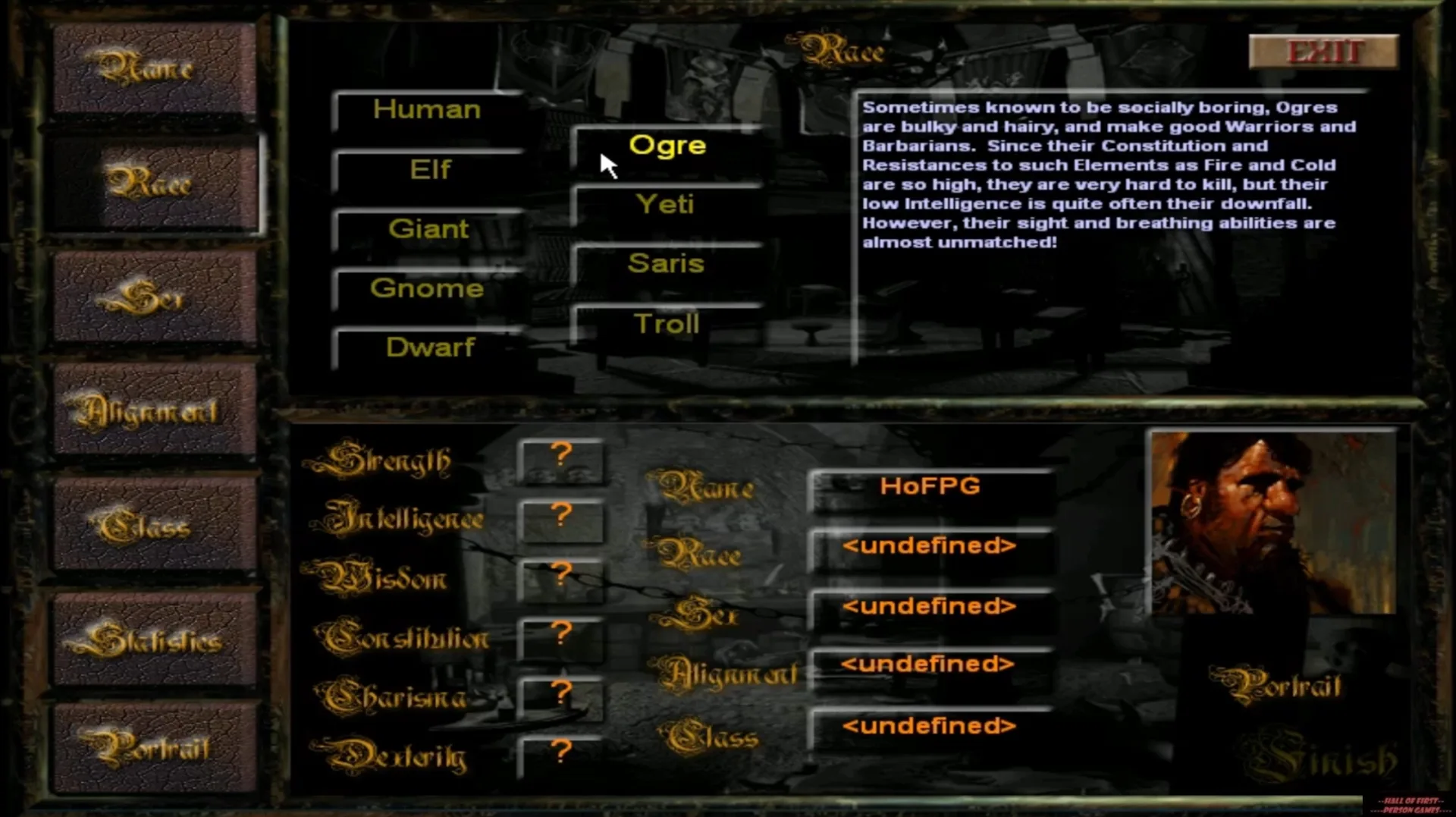The height and width of the screenshot is (817, 1456).
Task: Reveal the Strength stat value
Action: click(x=561, y=457)
